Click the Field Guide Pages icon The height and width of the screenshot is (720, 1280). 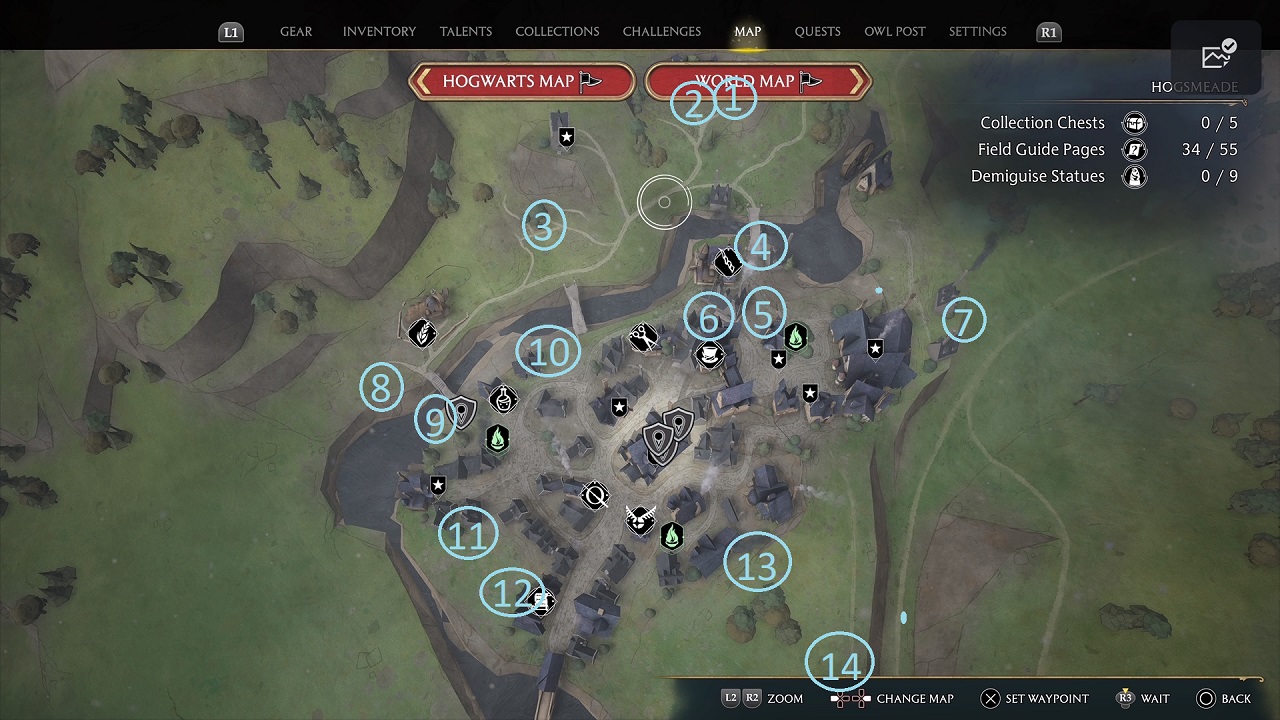click(1135, 149)
